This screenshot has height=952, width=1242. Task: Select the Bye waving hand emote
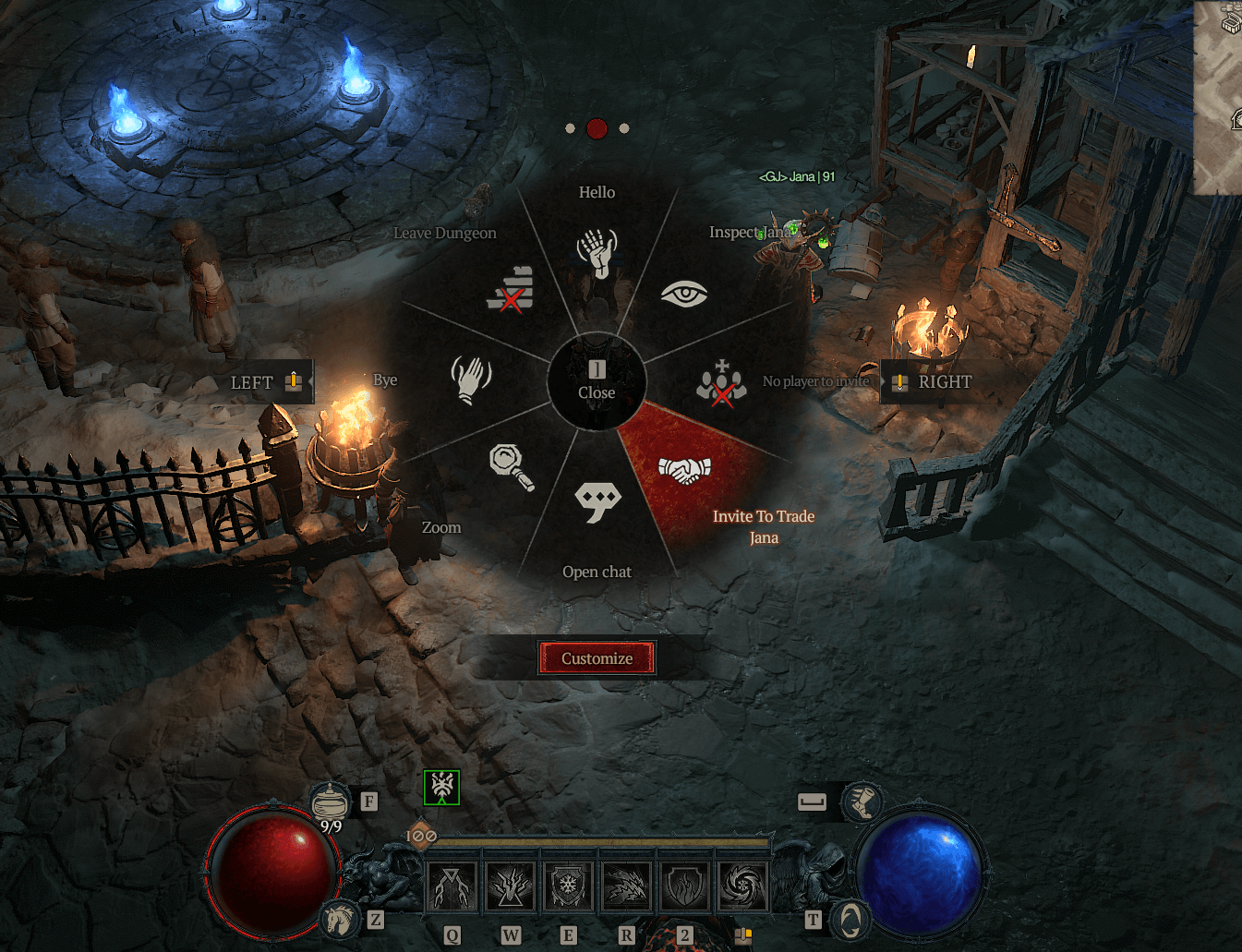pos(471,380)
